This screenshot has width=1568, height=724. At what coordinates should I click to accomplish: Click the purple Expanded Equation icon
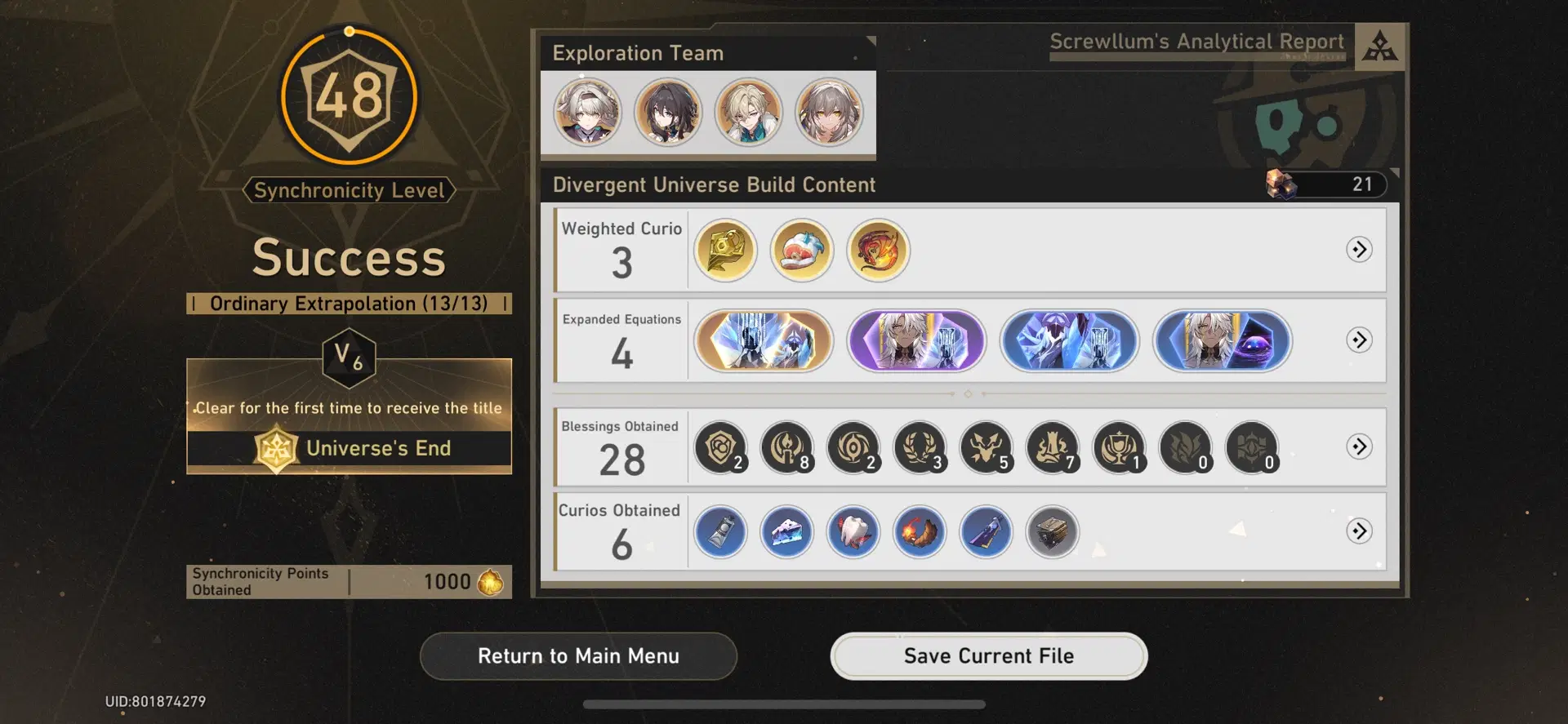[x=916, y=341]
